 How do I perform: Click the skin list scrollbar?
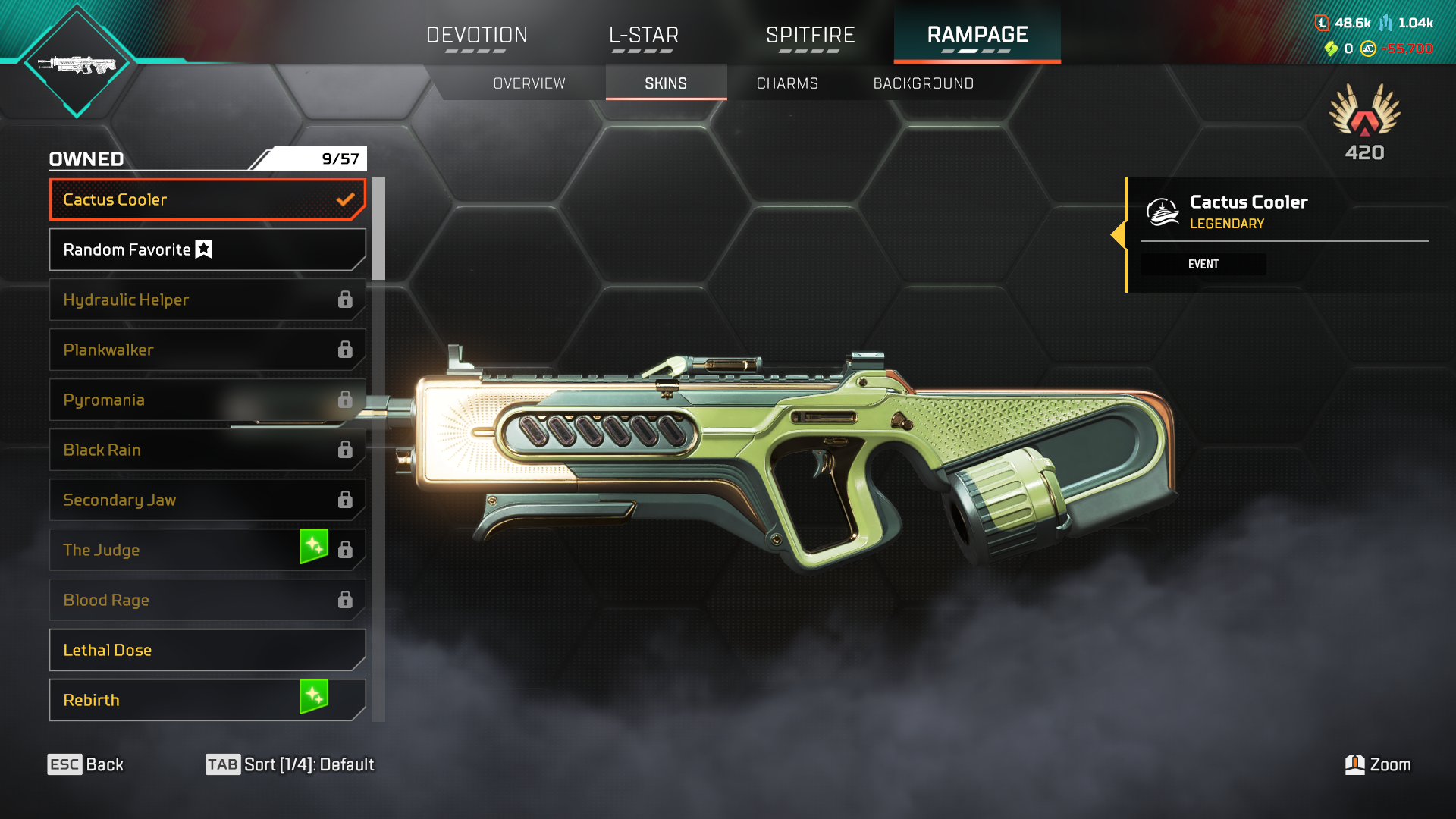point(378,229)
